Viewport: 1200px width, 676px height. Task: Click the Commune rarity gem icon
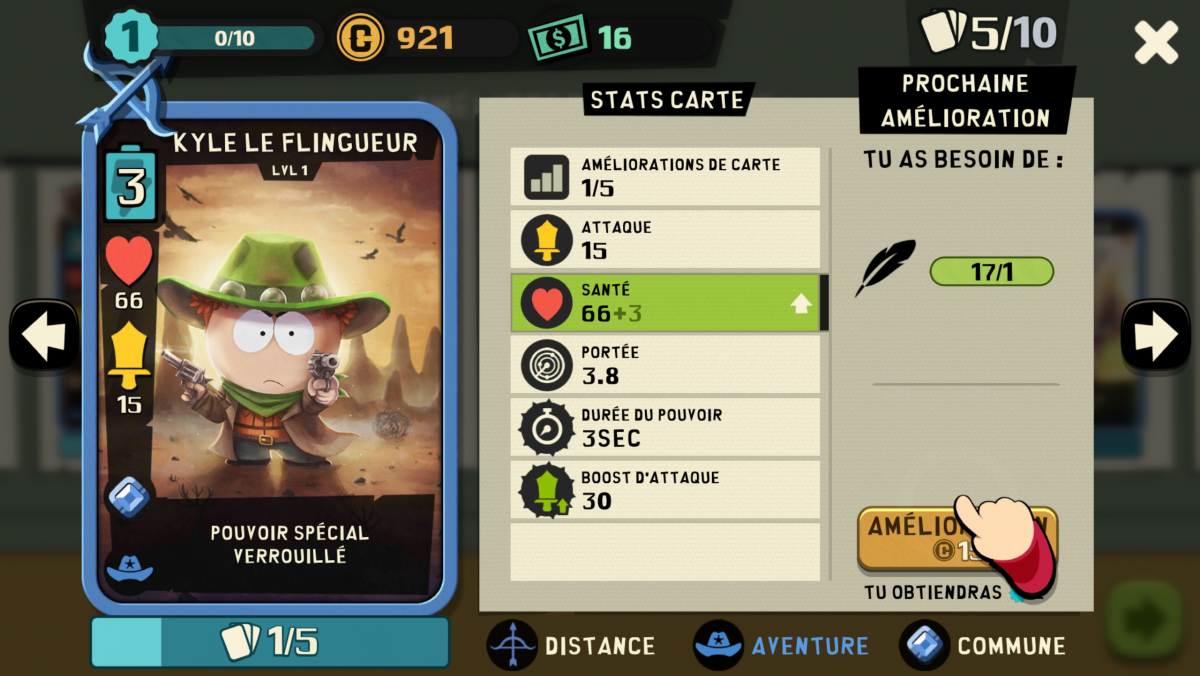(924, 645)
